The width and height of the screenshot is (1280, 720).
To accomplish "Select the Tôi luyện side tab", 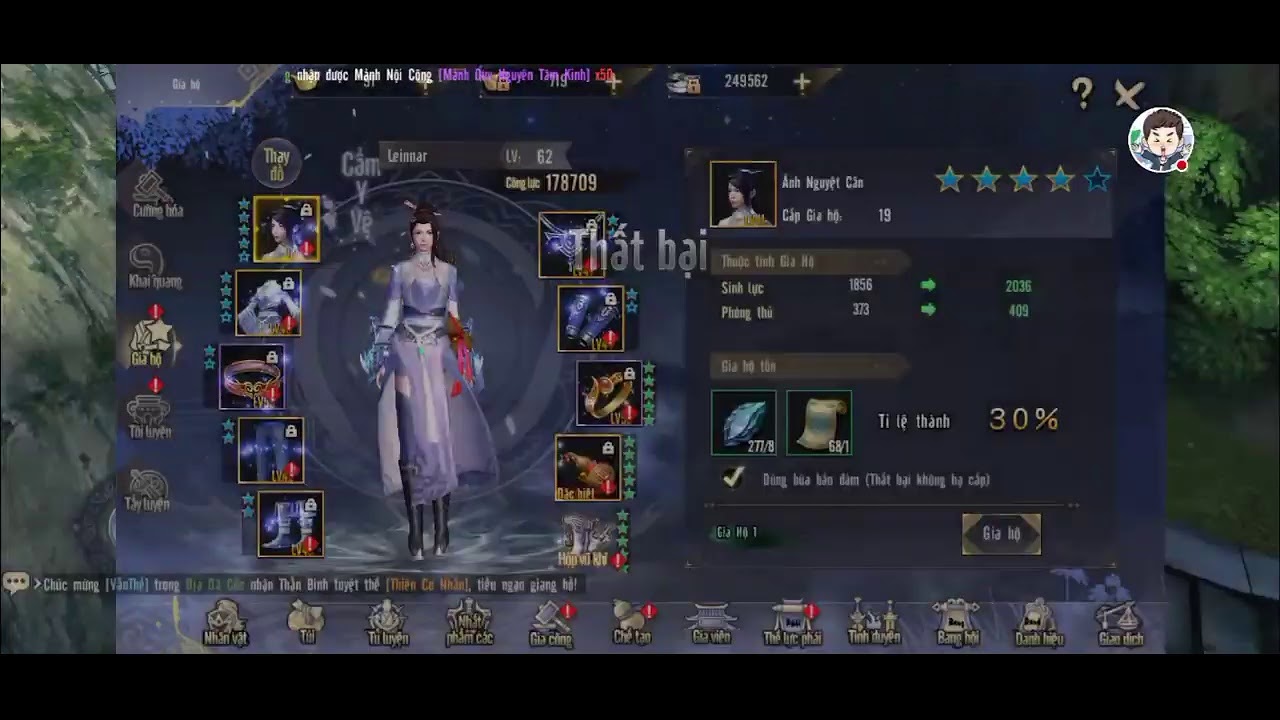I will 149,416.
